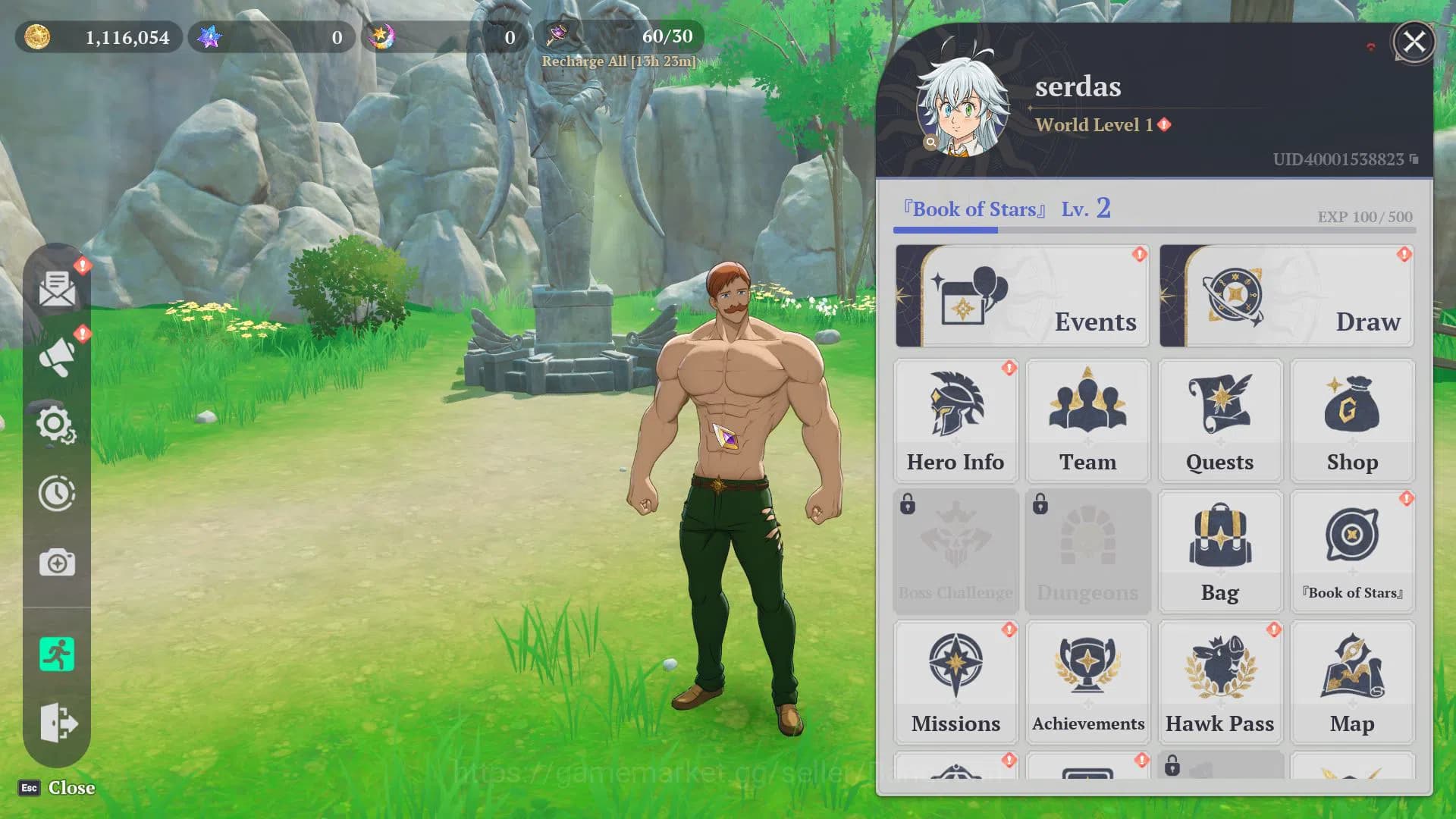Close the menu panel with the X button
This screenshot has height=819, width=1456.
pos(1414,42)
